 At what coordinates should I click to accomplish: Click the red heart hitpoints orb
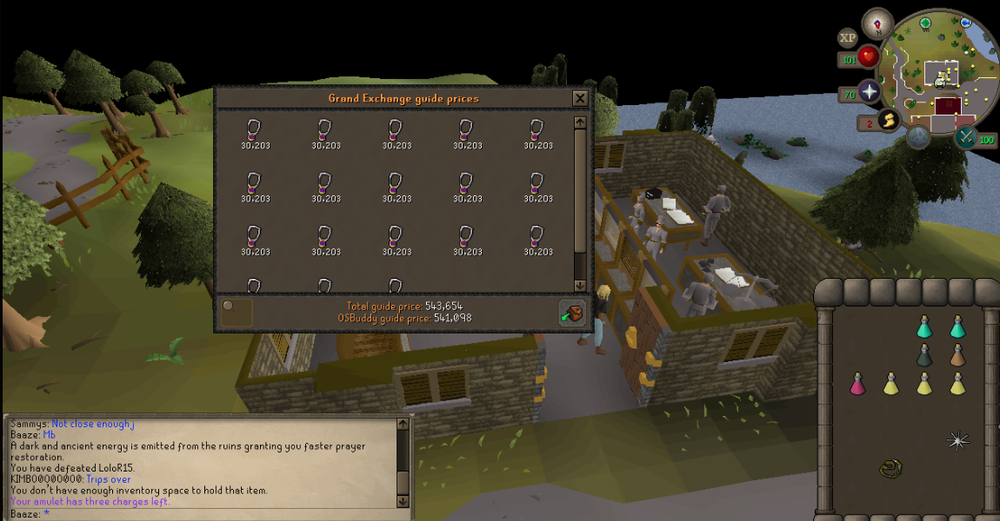(868, 57)
